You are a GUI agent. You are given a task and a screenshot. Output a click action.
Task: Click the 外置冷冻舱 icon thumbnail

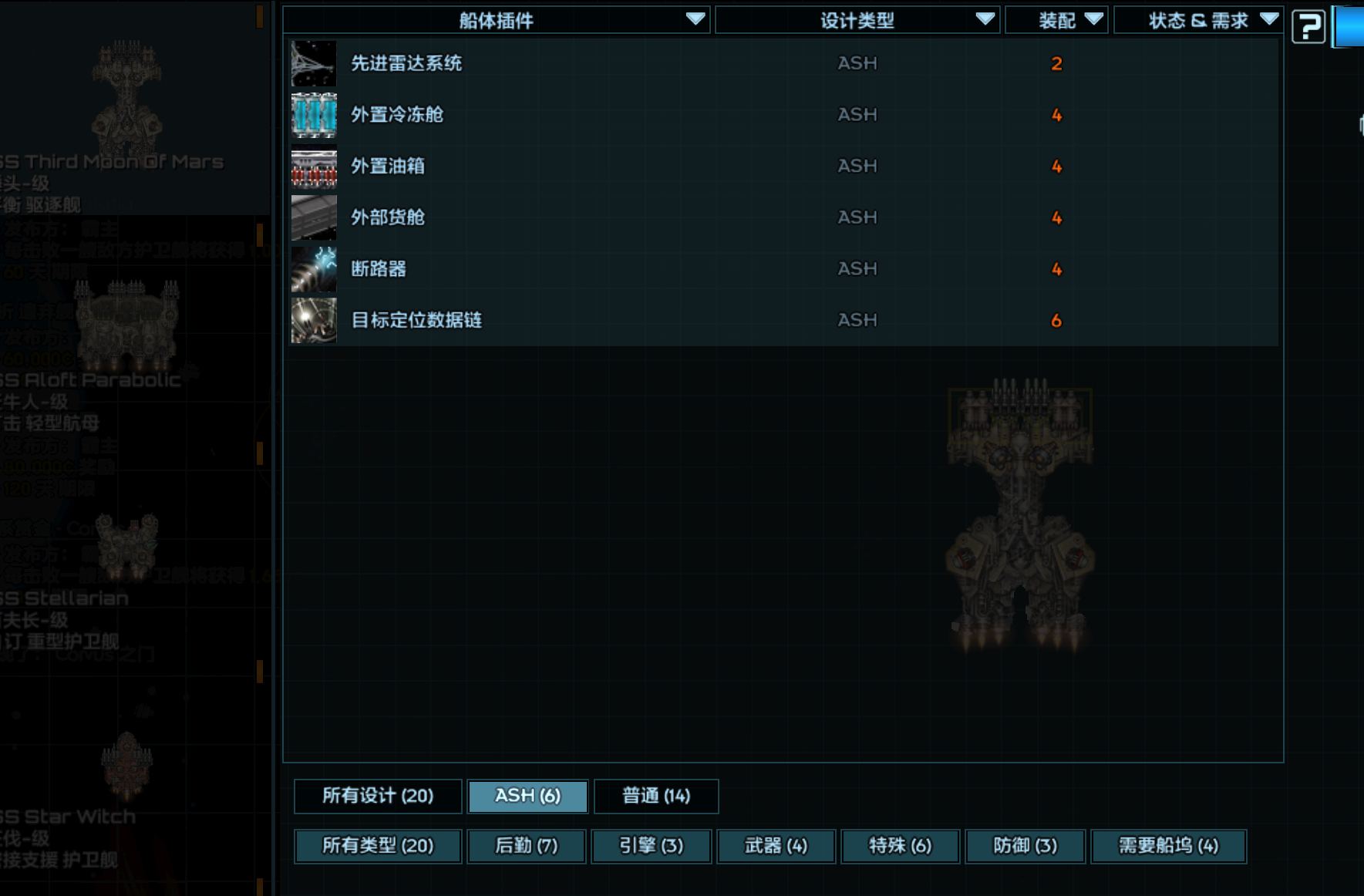(x=313, y=115)
